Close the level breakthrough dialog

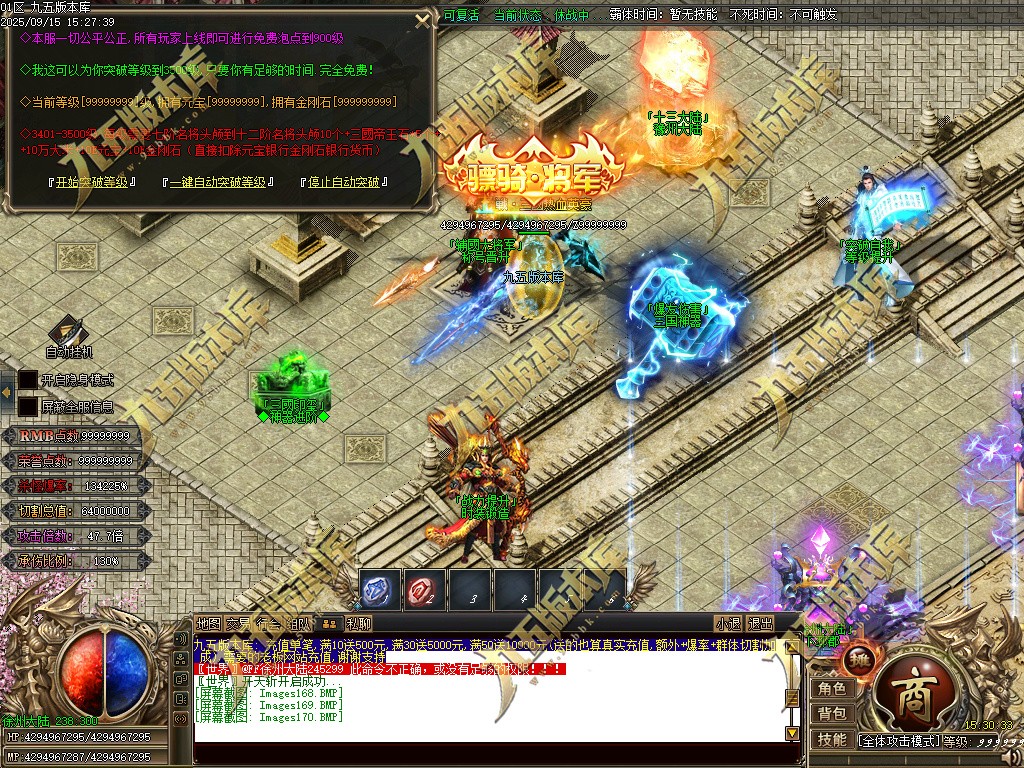tap(423, 21)
